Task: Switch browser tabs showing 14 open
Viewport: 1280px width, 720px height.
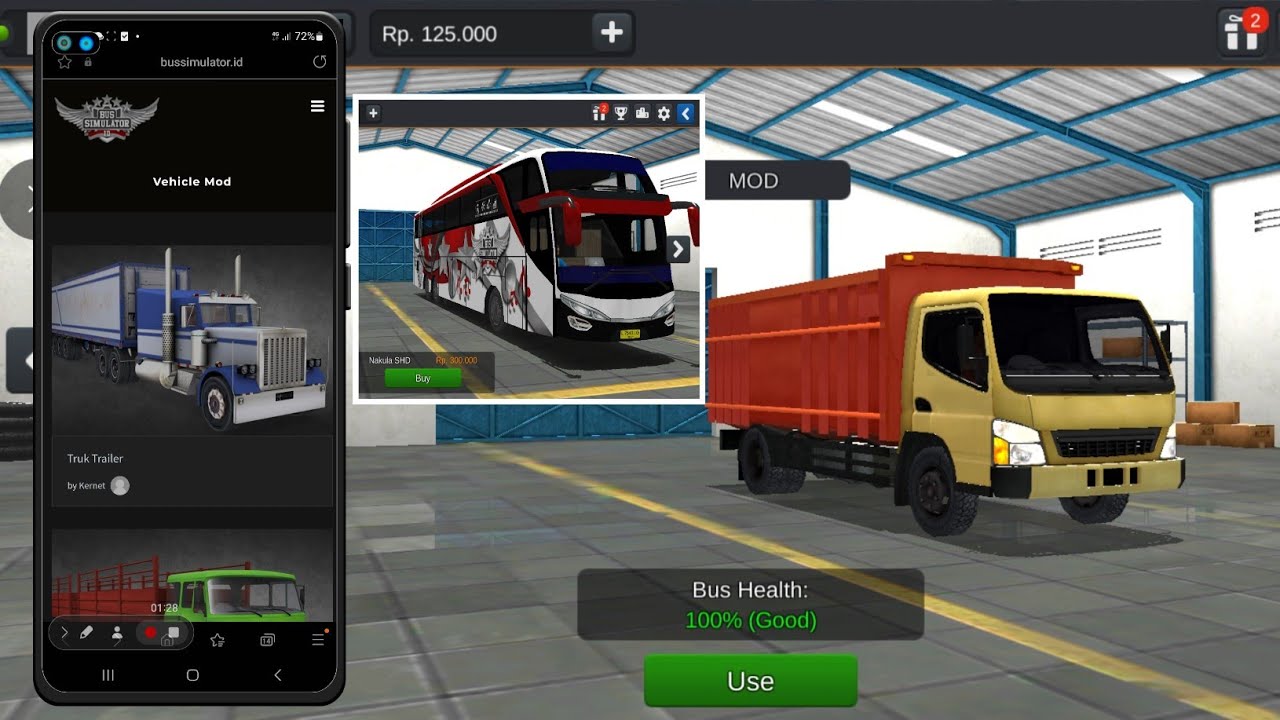Action: pyautogui.click(x=266, y=638)
